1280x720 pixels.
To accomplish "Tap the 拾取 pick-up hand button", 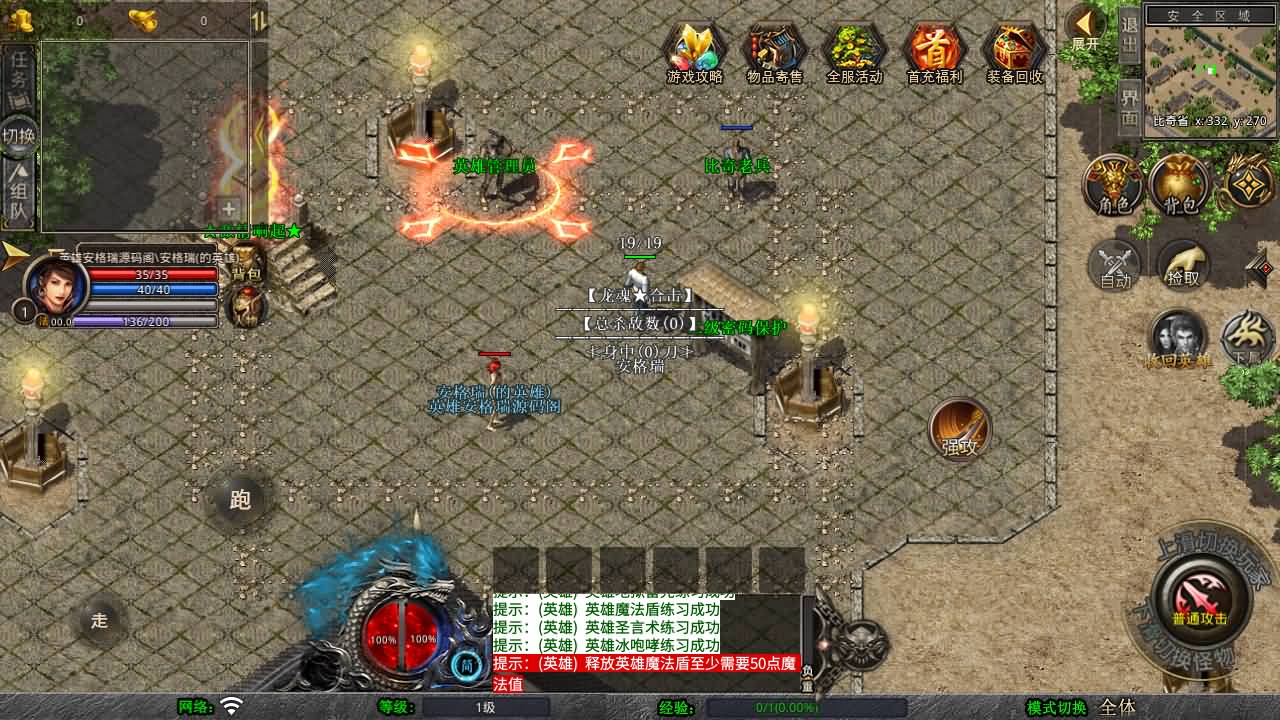I will [x=1183, y=265].
